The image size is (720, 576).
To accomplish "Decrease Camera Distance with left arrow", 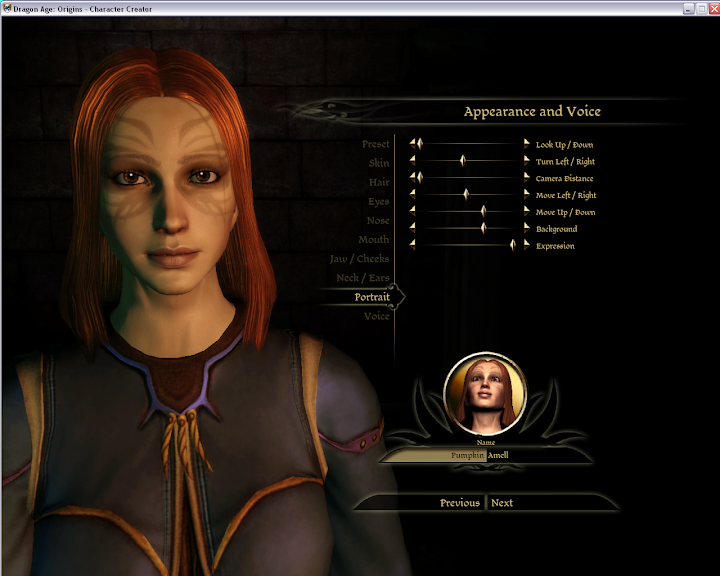I will click(x=411, y=178).
